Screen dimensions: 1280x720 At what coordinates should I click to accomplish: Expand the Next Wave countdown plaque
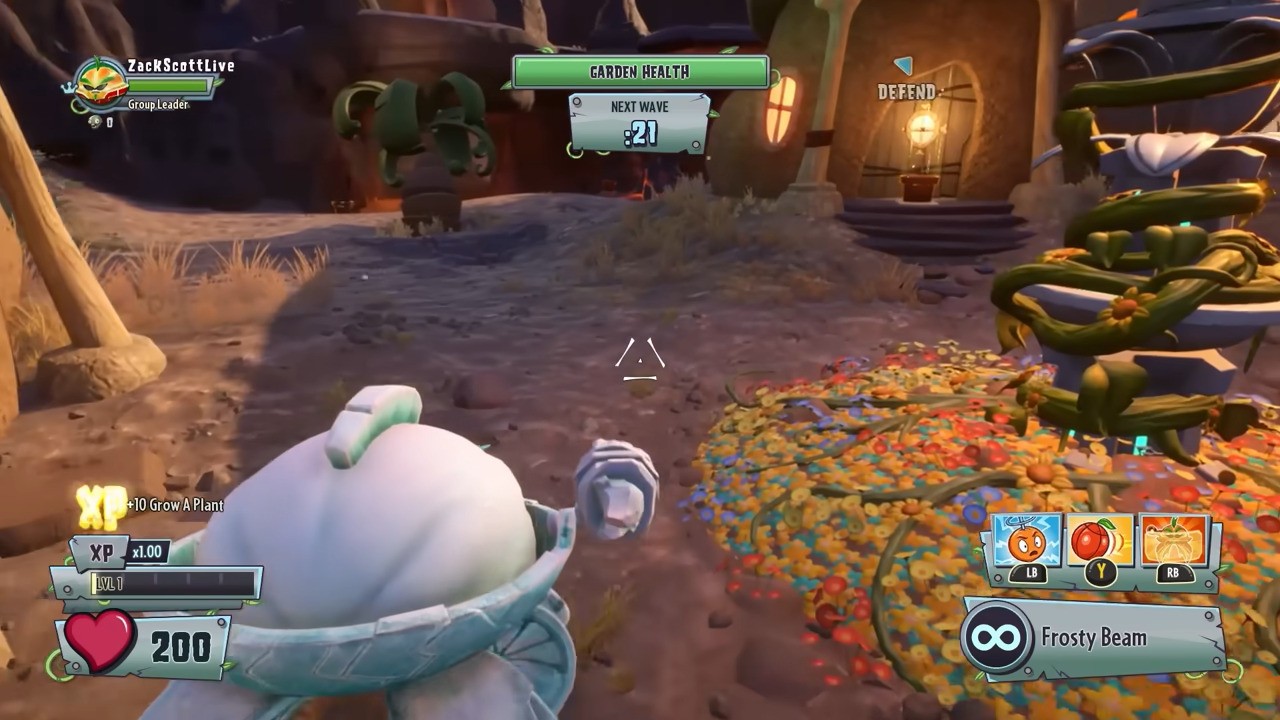click(639, 117)
